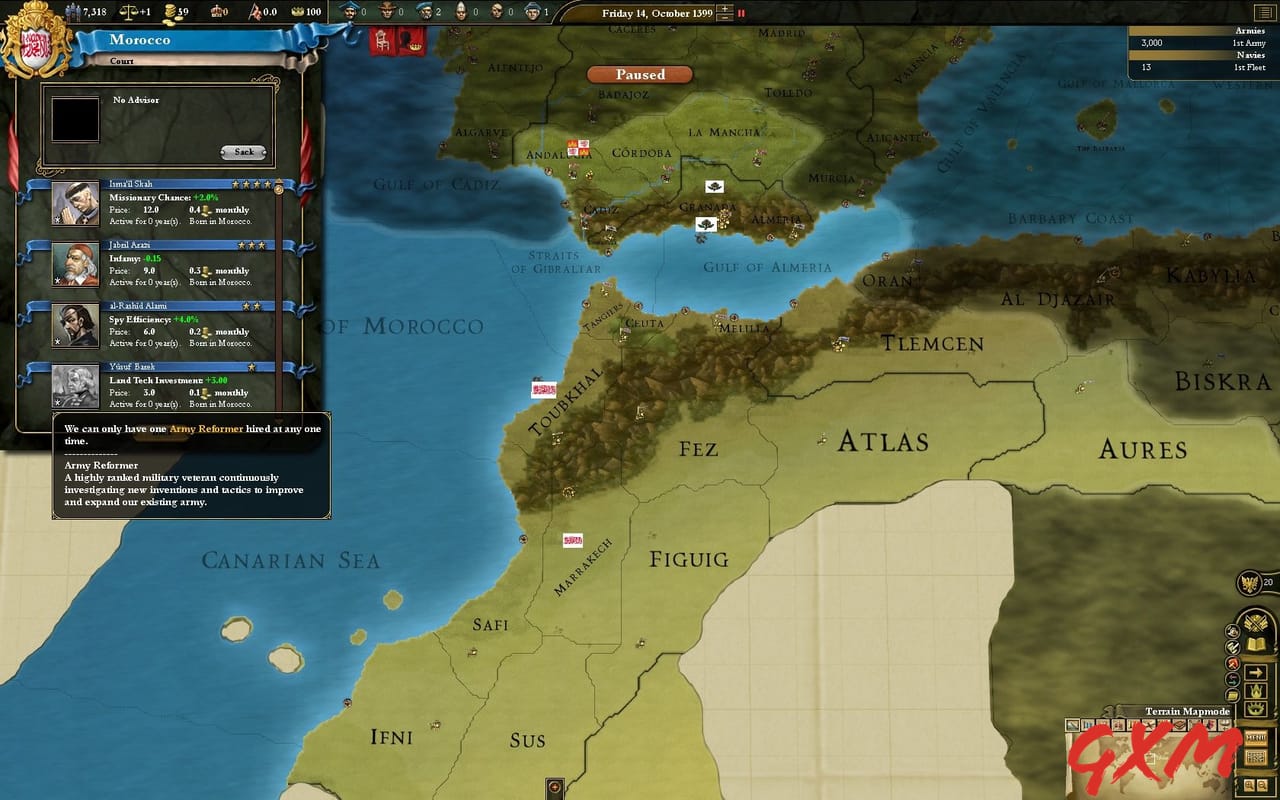Zoom out using the magnifying glass icon
This screenshot has height=800, width=1280.
point(1262,785)
